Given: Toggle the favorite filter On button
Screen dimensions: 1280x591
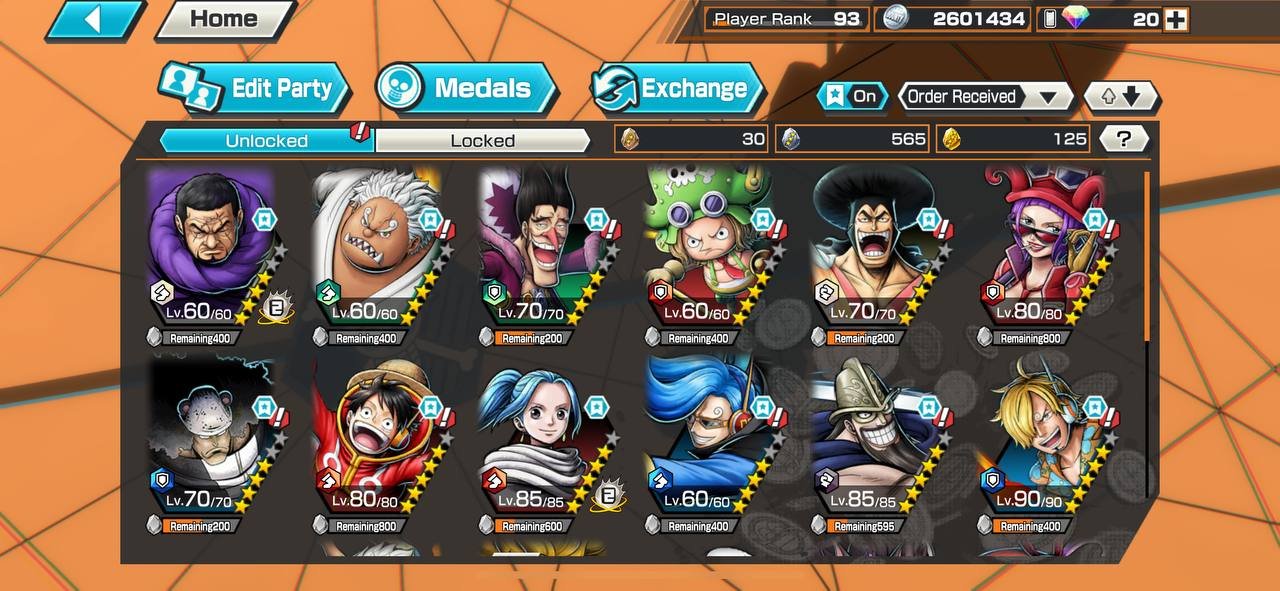Looking at the screenshot, I should click(x=851, y=96).
